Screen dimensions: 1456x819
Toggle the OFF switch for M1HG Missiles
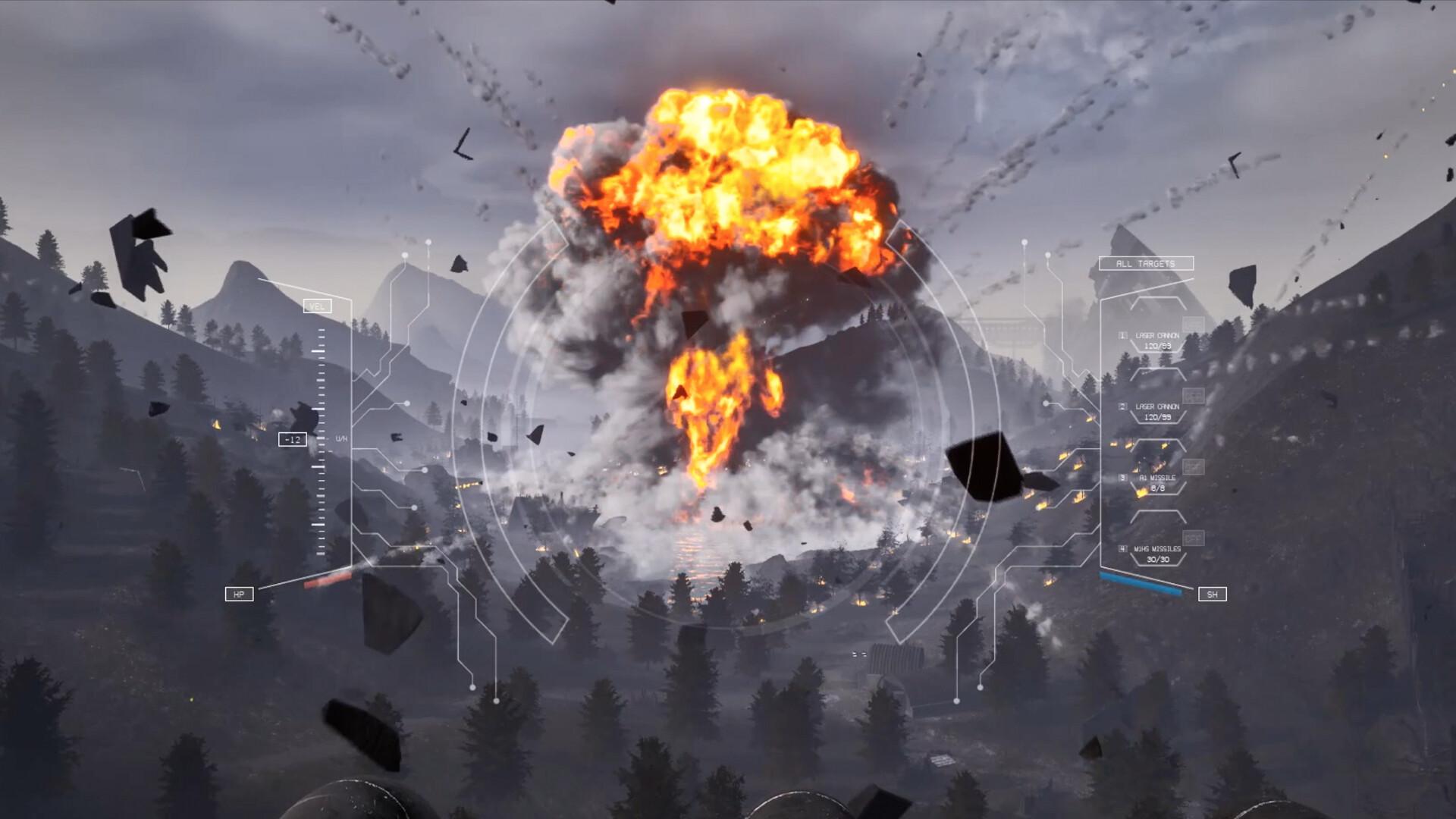click(x=1192, y=536)
